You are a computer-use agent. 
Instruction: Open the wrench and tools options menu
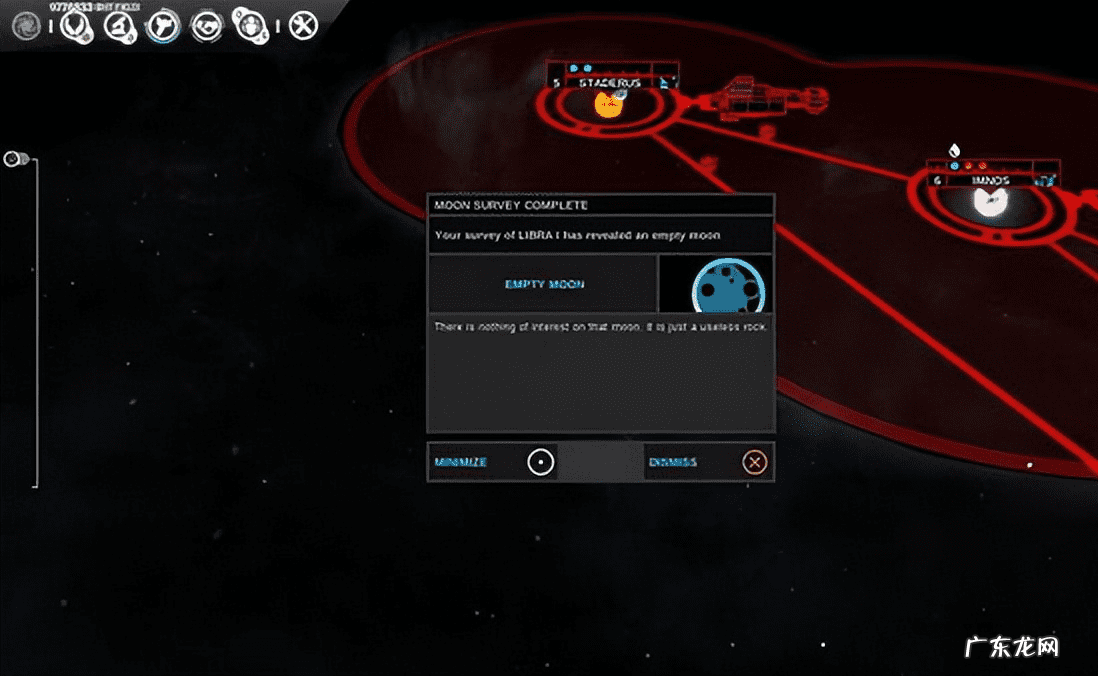303,25
